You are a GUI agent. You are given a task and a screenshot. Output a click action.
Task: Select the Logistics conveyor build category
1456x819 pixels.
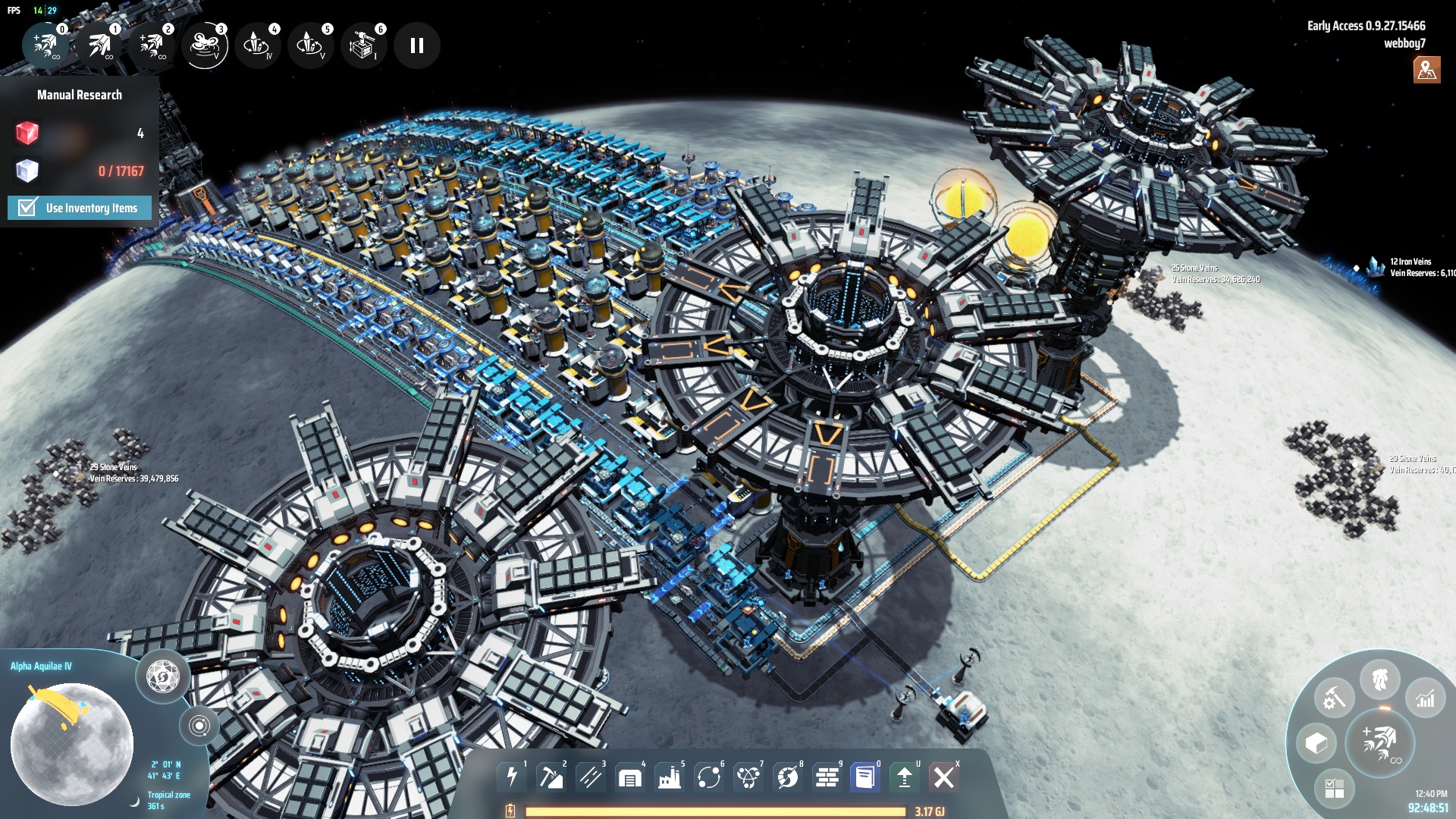coord(590,778)
